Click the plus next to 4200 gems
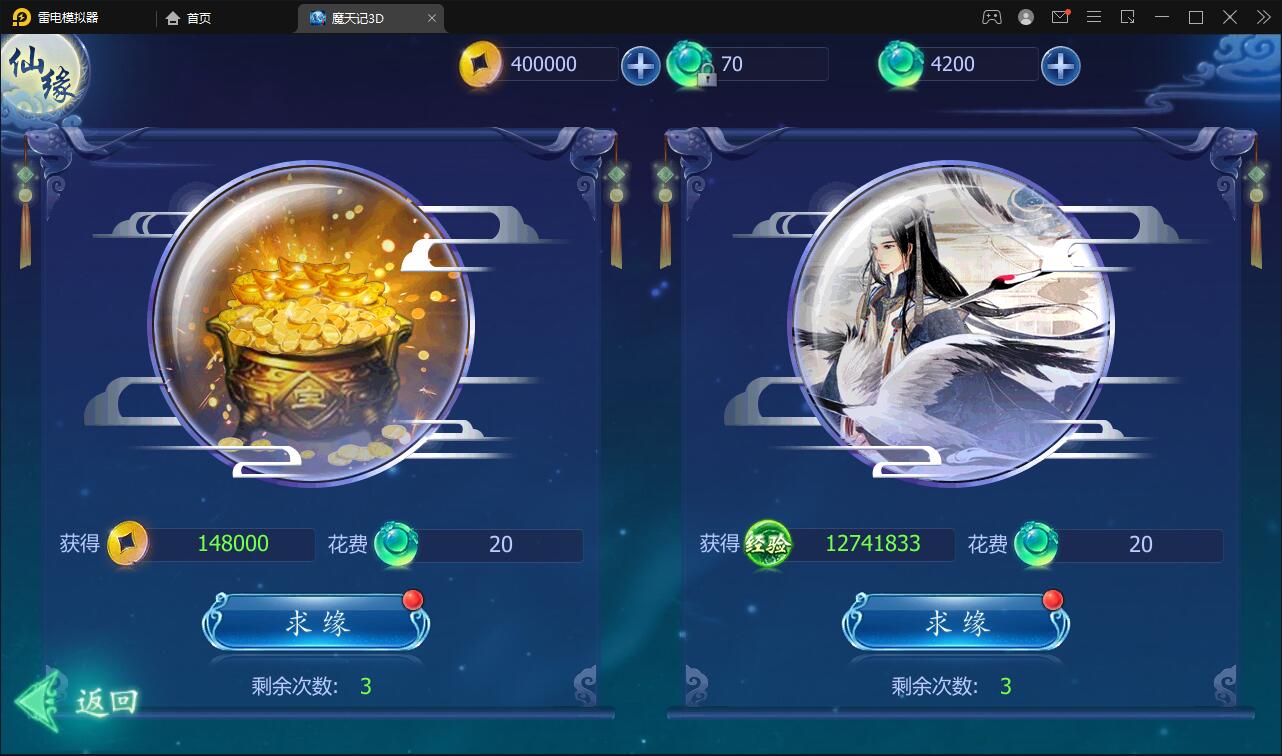 coord(1060,64)
